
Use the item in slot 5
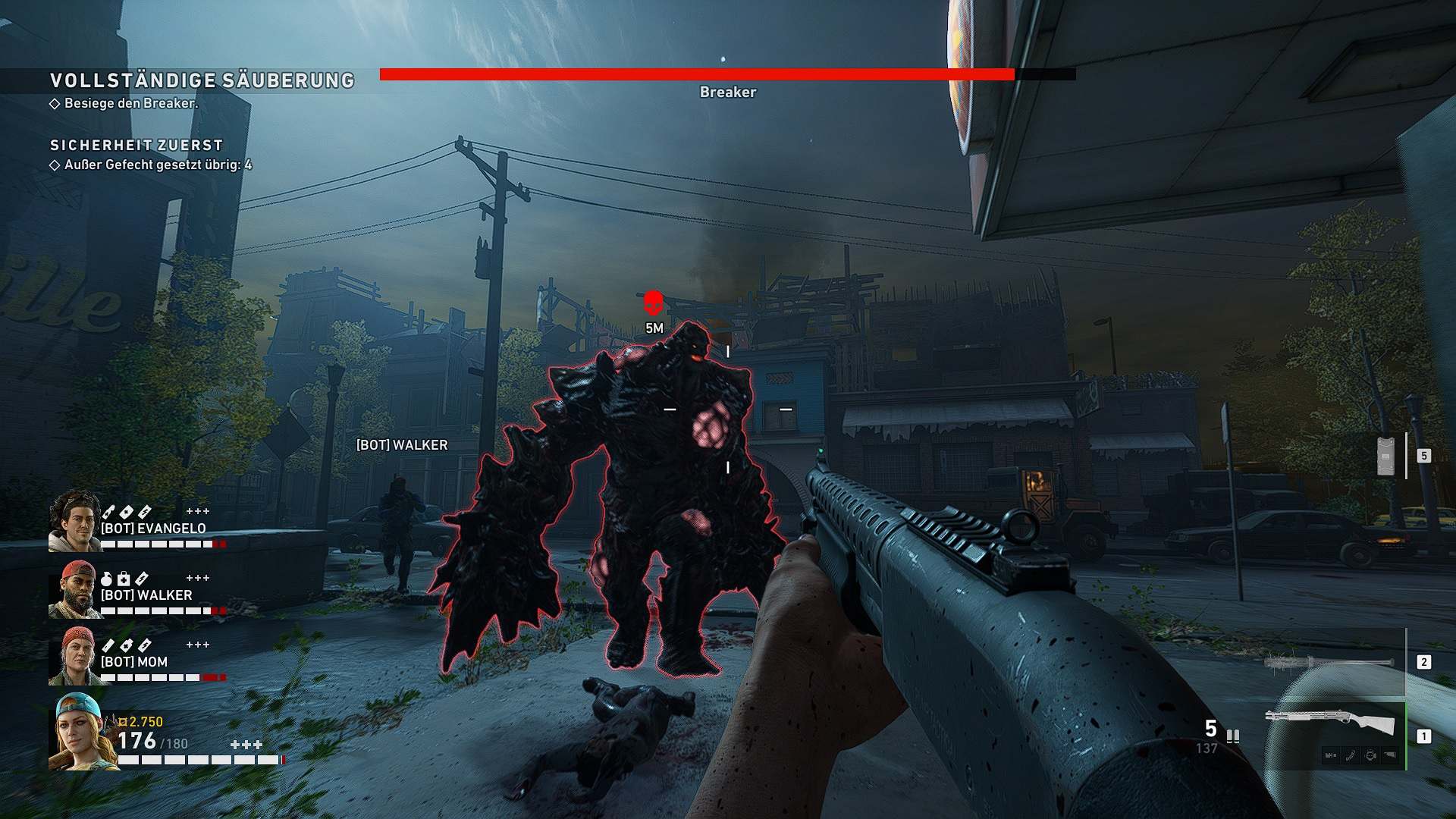[x=1386, y=457]
